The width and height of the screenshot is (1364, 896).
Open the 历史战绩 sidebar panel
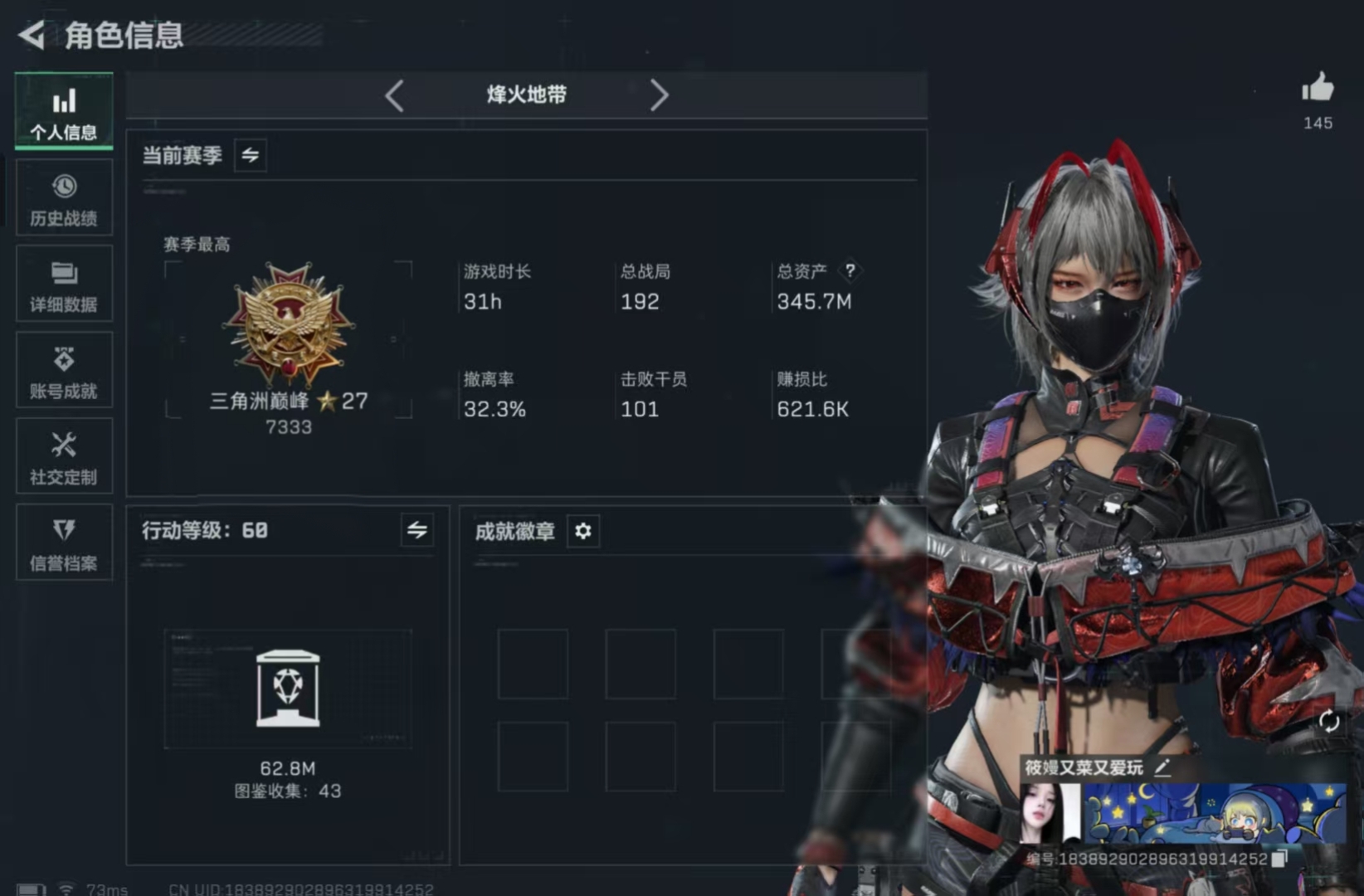pyautogui.click(x=64, y=197)
